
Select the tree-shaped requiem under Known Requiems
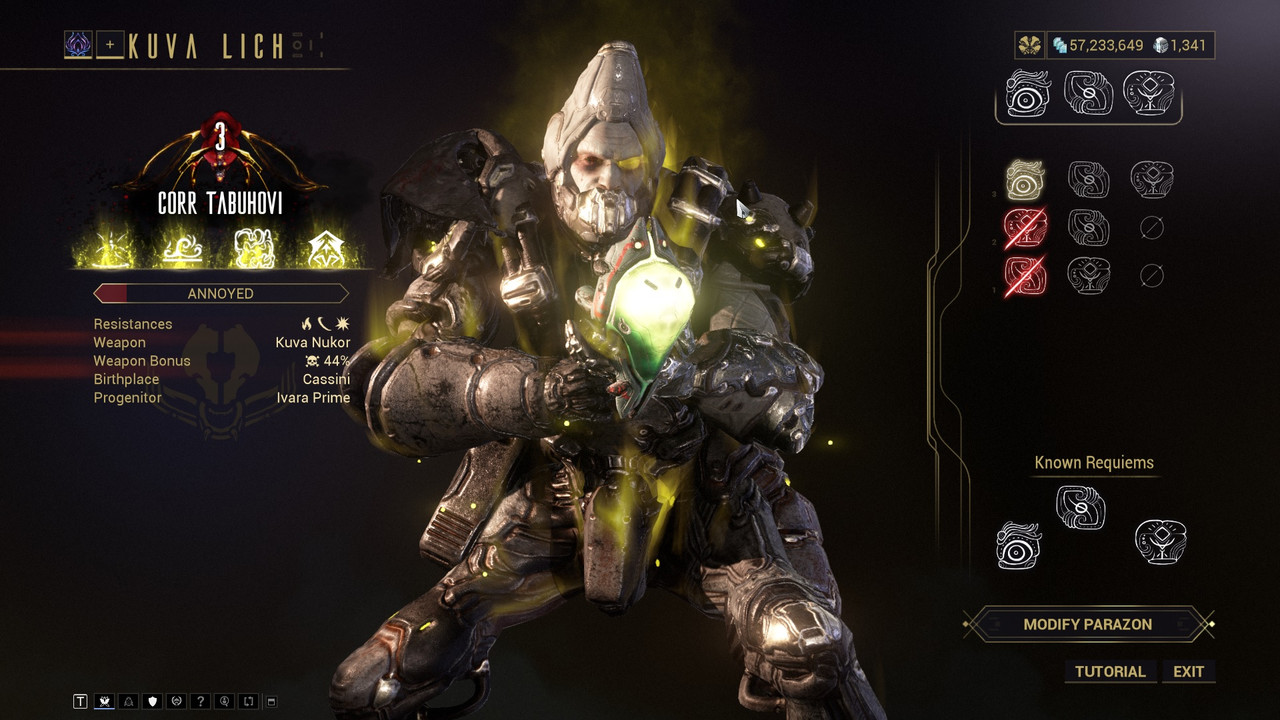tap(1160, 541)
